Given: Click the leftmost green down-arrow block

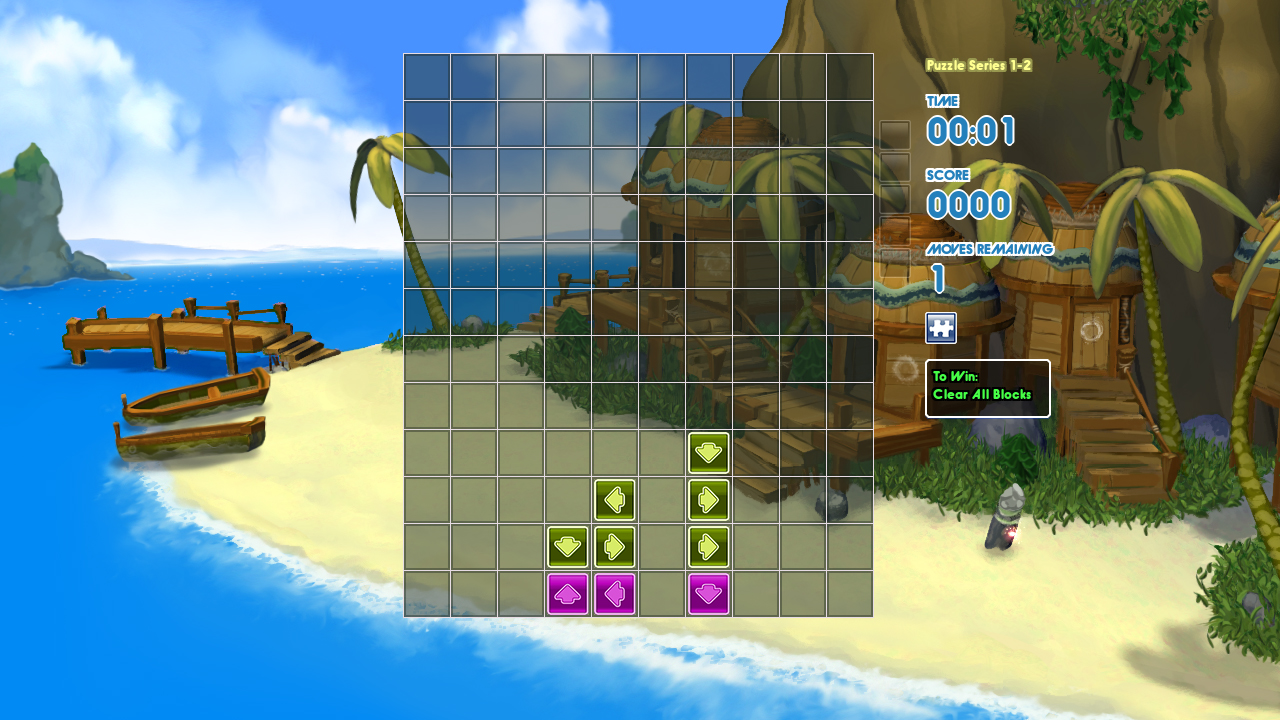Looking at the screenshot, I should pyautogui.click(x=568, y=546).
